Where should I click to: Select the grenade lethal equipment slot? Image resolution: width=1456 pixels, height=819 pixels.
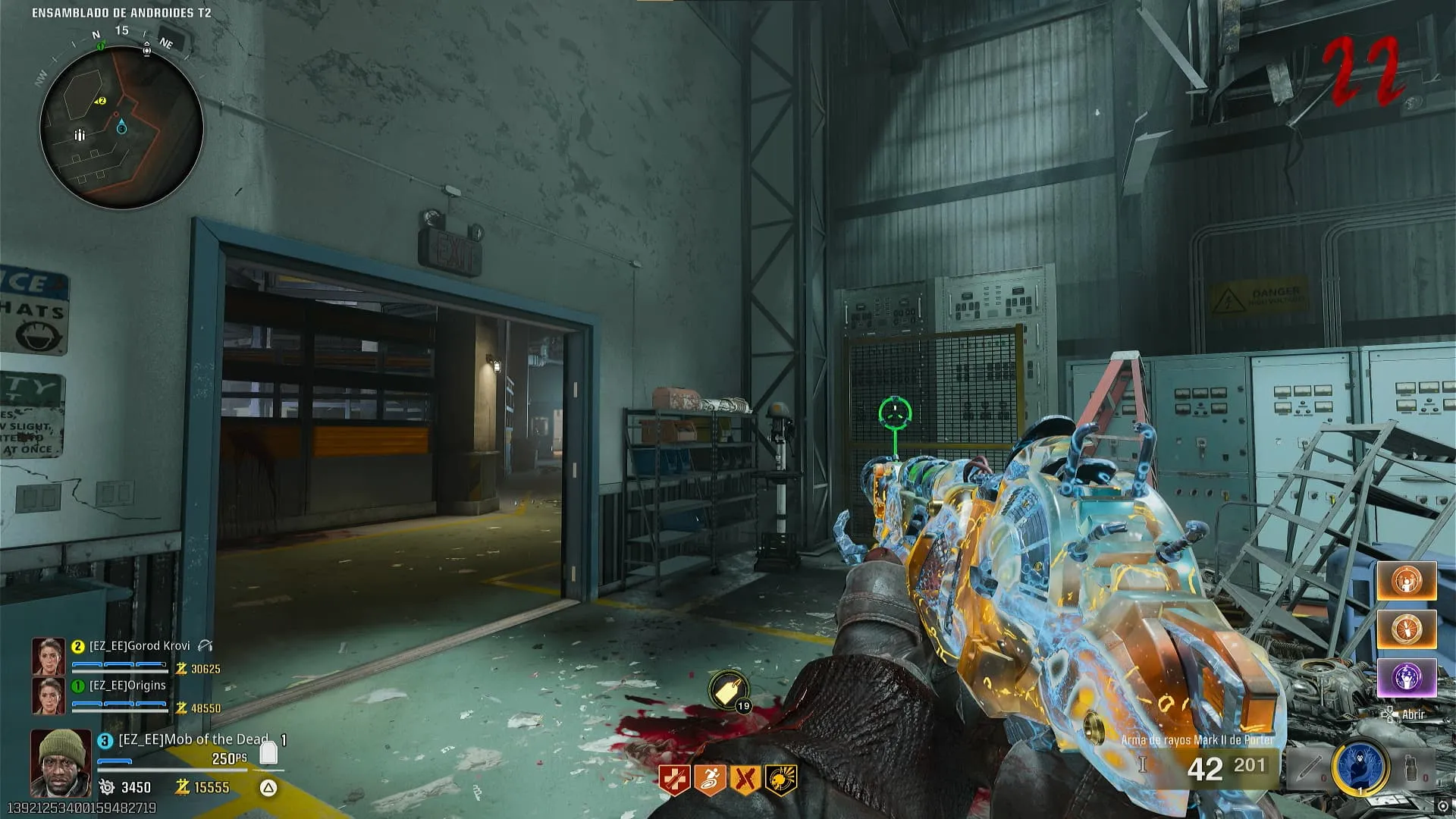(x=1410, y=767)
